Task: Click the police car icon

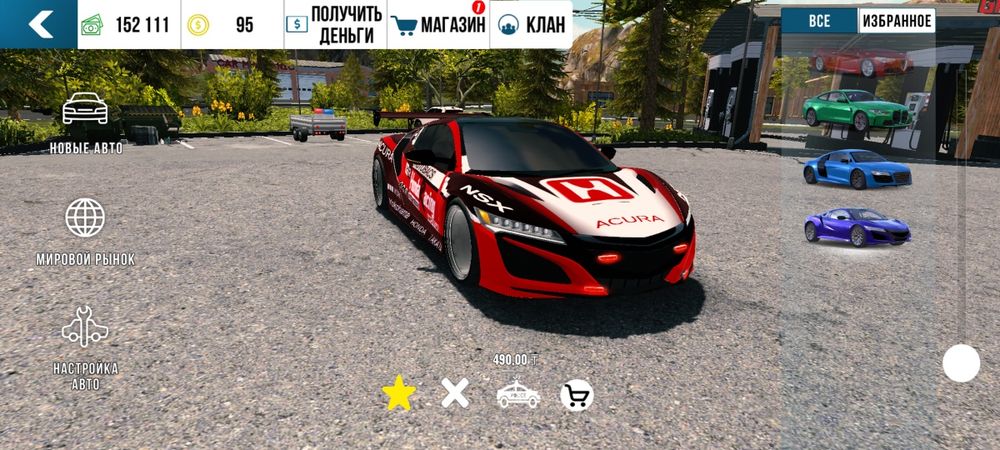Action: (517, 396)
